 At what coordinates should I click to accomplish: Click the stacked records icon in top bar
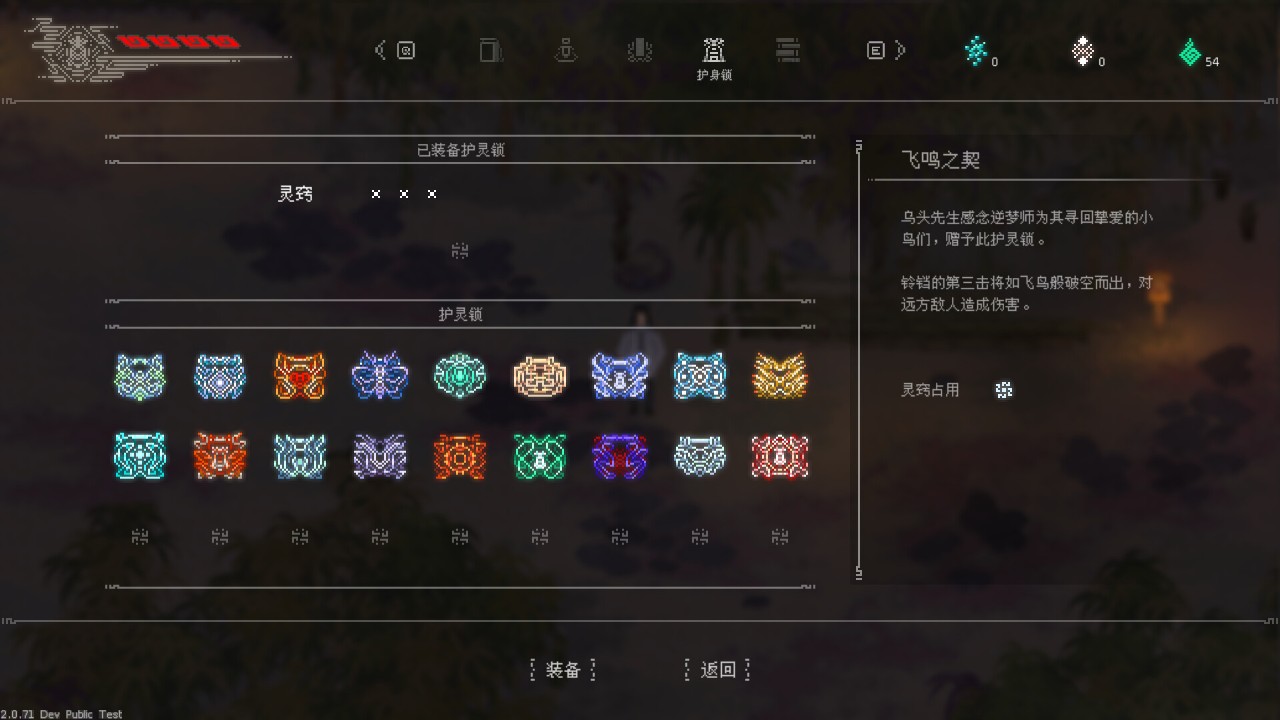[x=787, y=50]
